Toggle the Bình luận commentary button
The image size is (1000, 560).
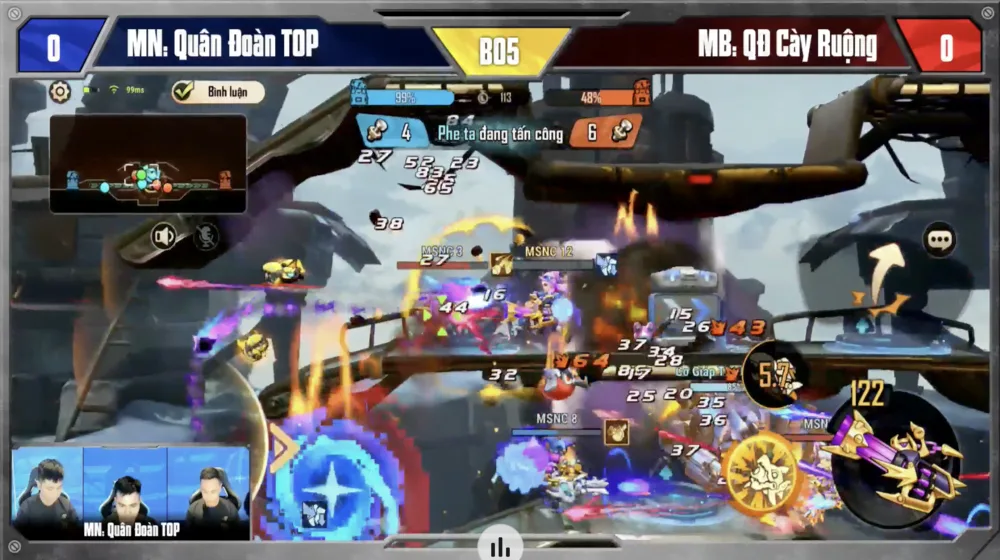click(218, 92)
